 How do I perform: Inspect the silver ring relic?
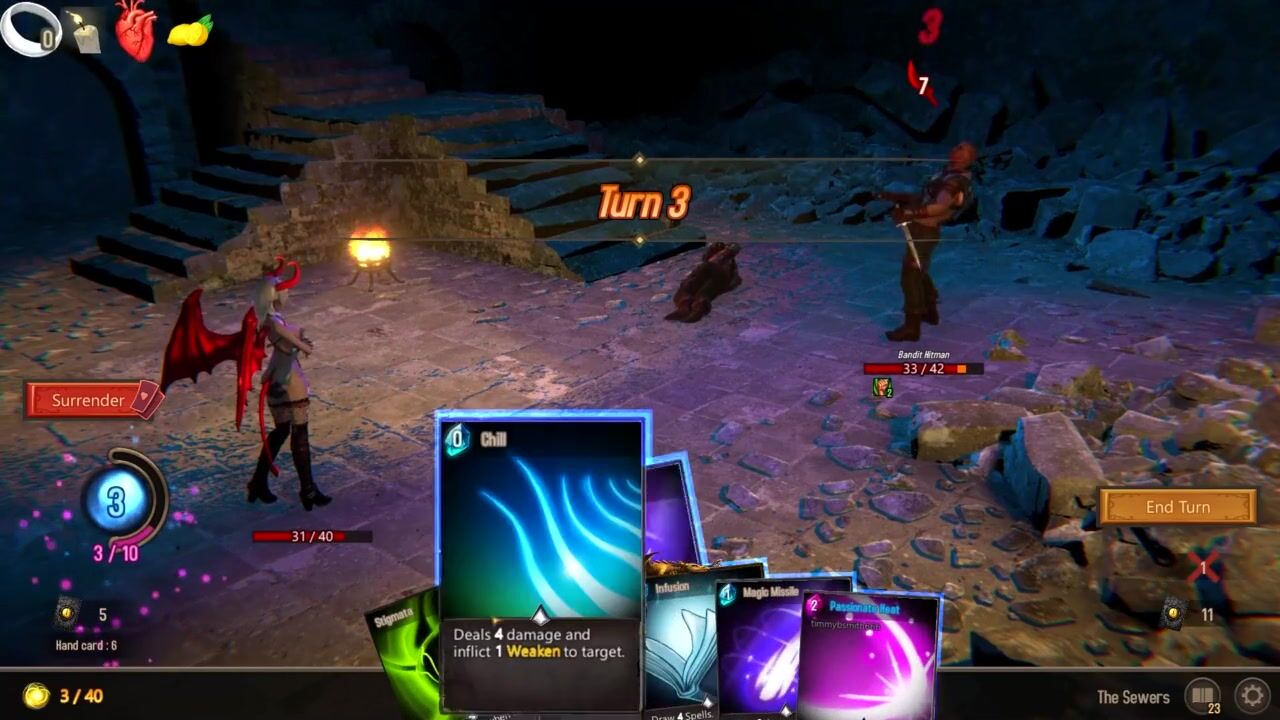[30, 30]
